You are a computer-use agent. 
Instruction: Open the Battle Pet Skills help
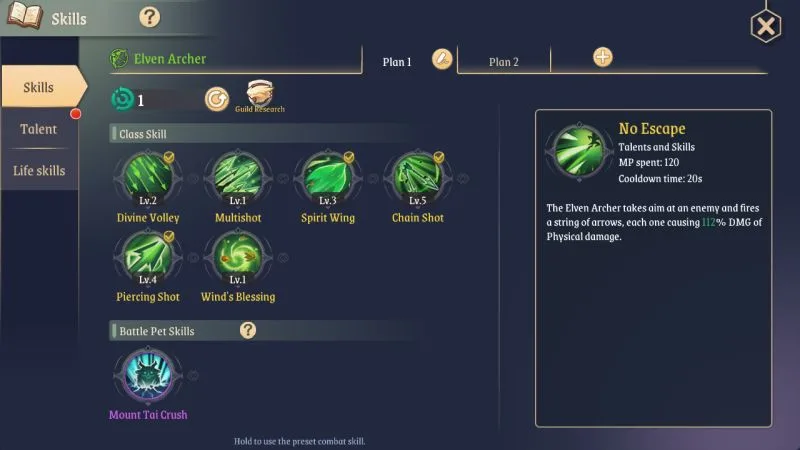pyautogui.click(x=248, y=330)
